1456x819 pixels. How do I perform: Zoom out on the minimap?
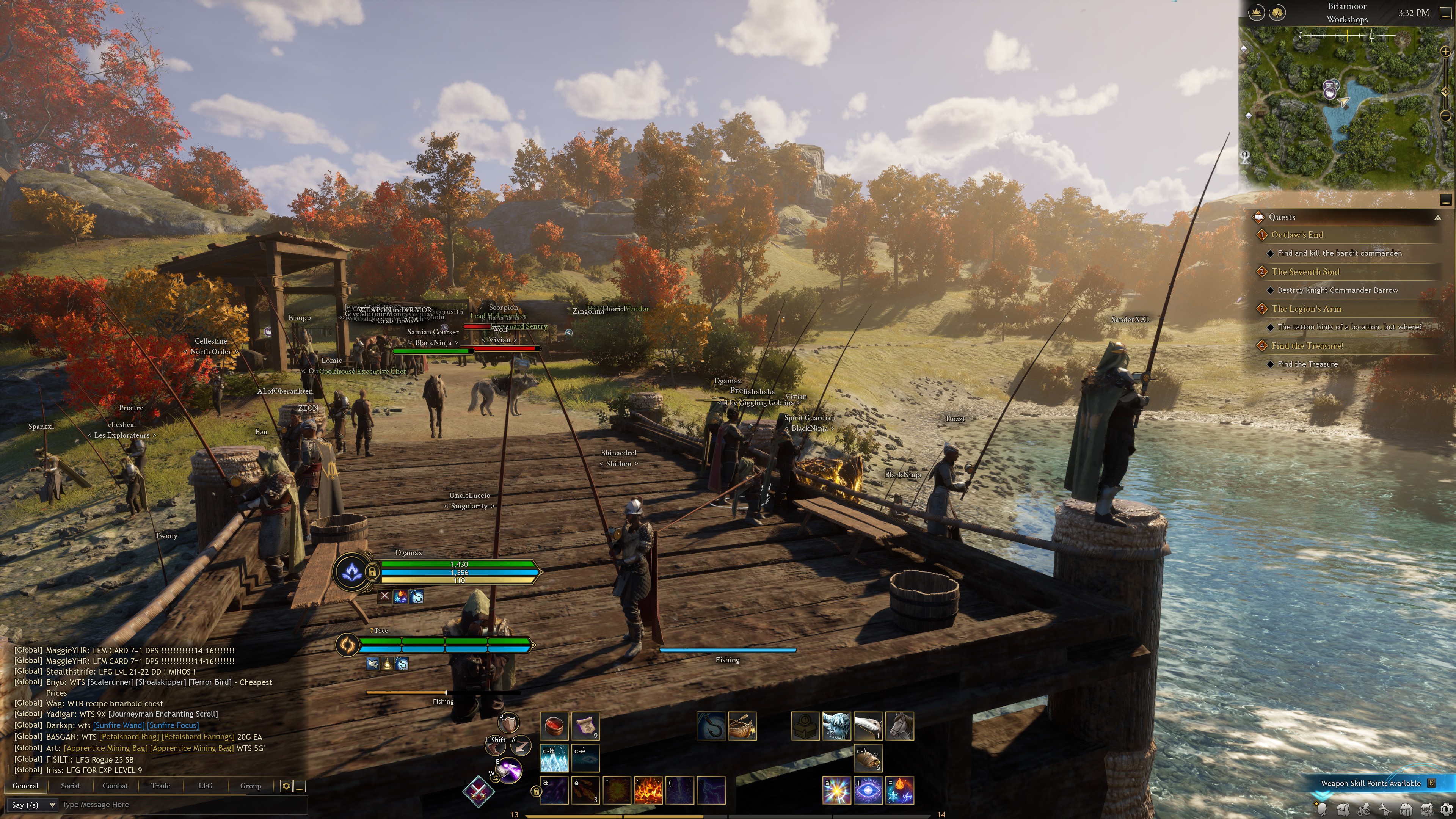click(x=1445, y=116)
